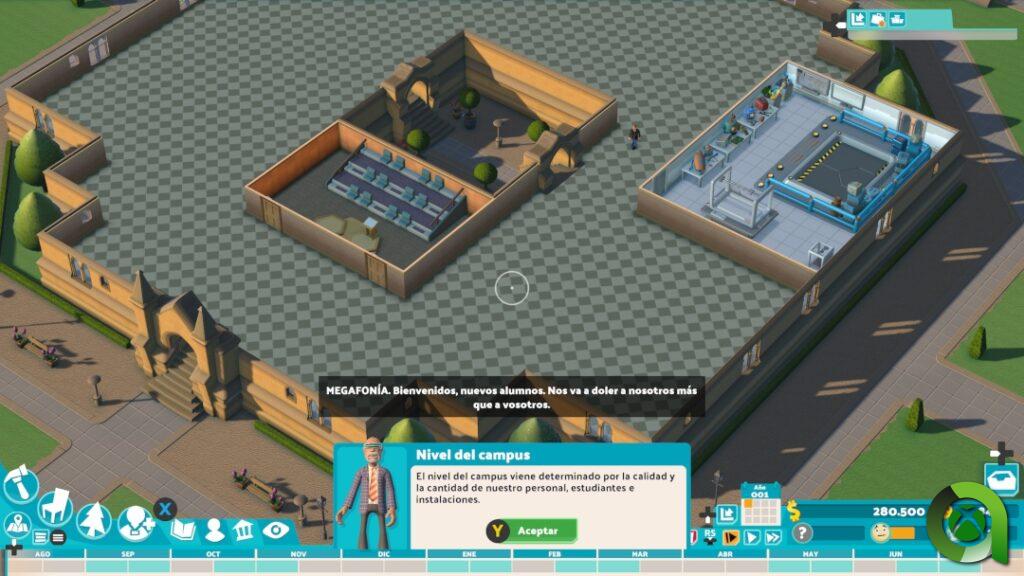Open the person silhouette staff and students menu
The width and height of the screenshot is (1024, 576).
coord(214,530)
